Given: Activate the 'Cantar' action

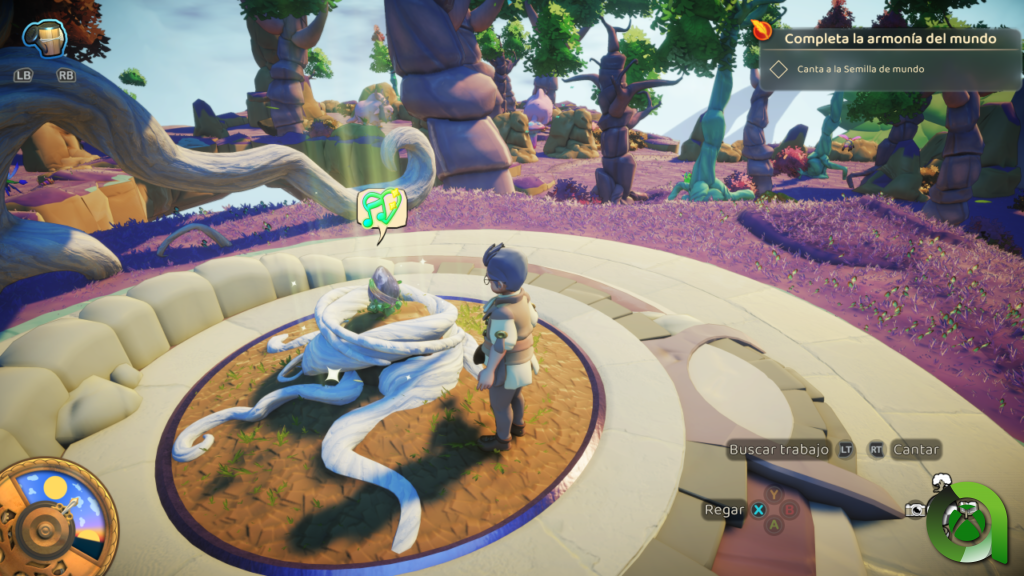Looking at the screenshot, I should click(x=916, y=450).
